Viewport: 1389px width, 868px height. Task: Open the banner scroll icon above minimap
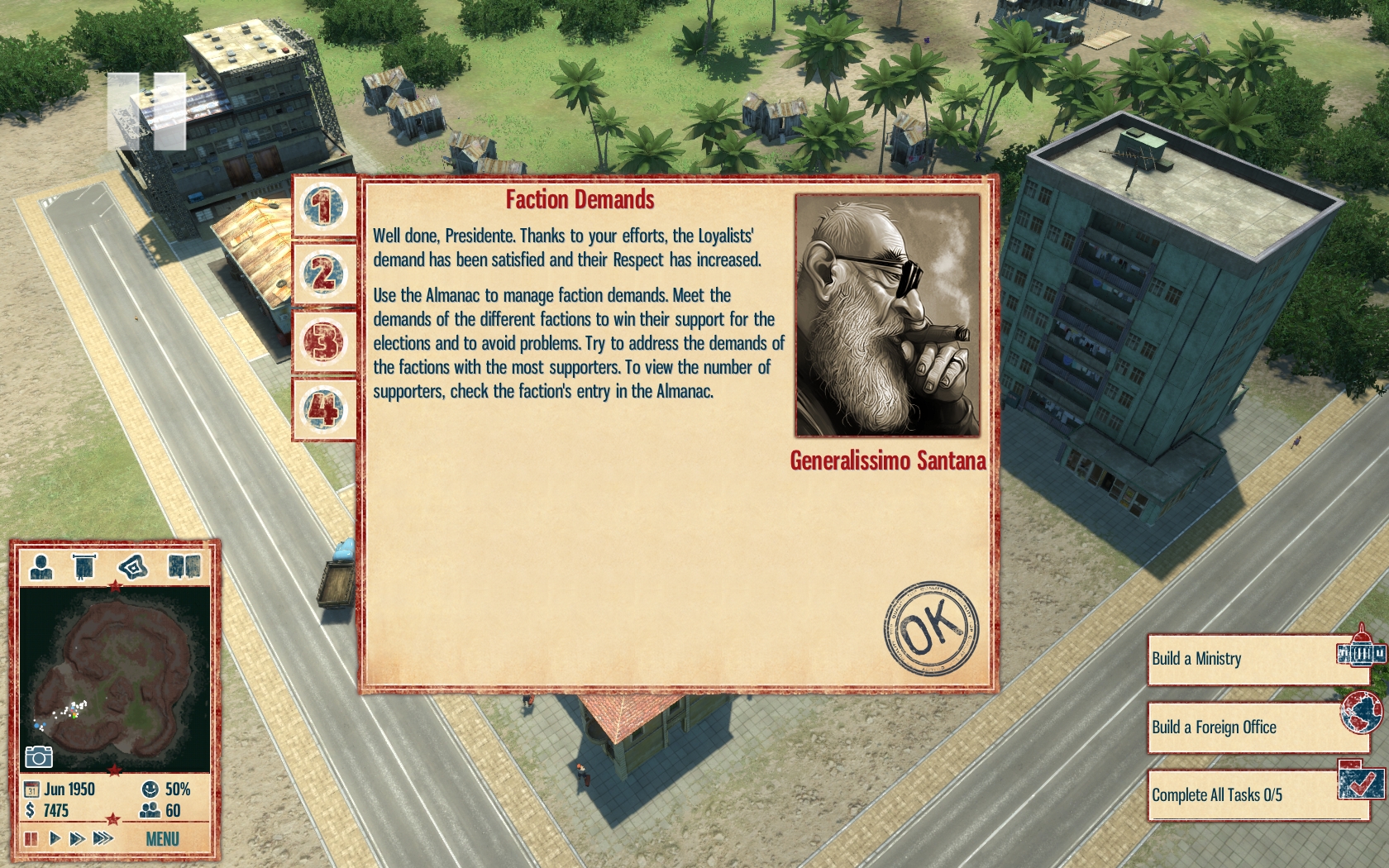tap(84, 567)
